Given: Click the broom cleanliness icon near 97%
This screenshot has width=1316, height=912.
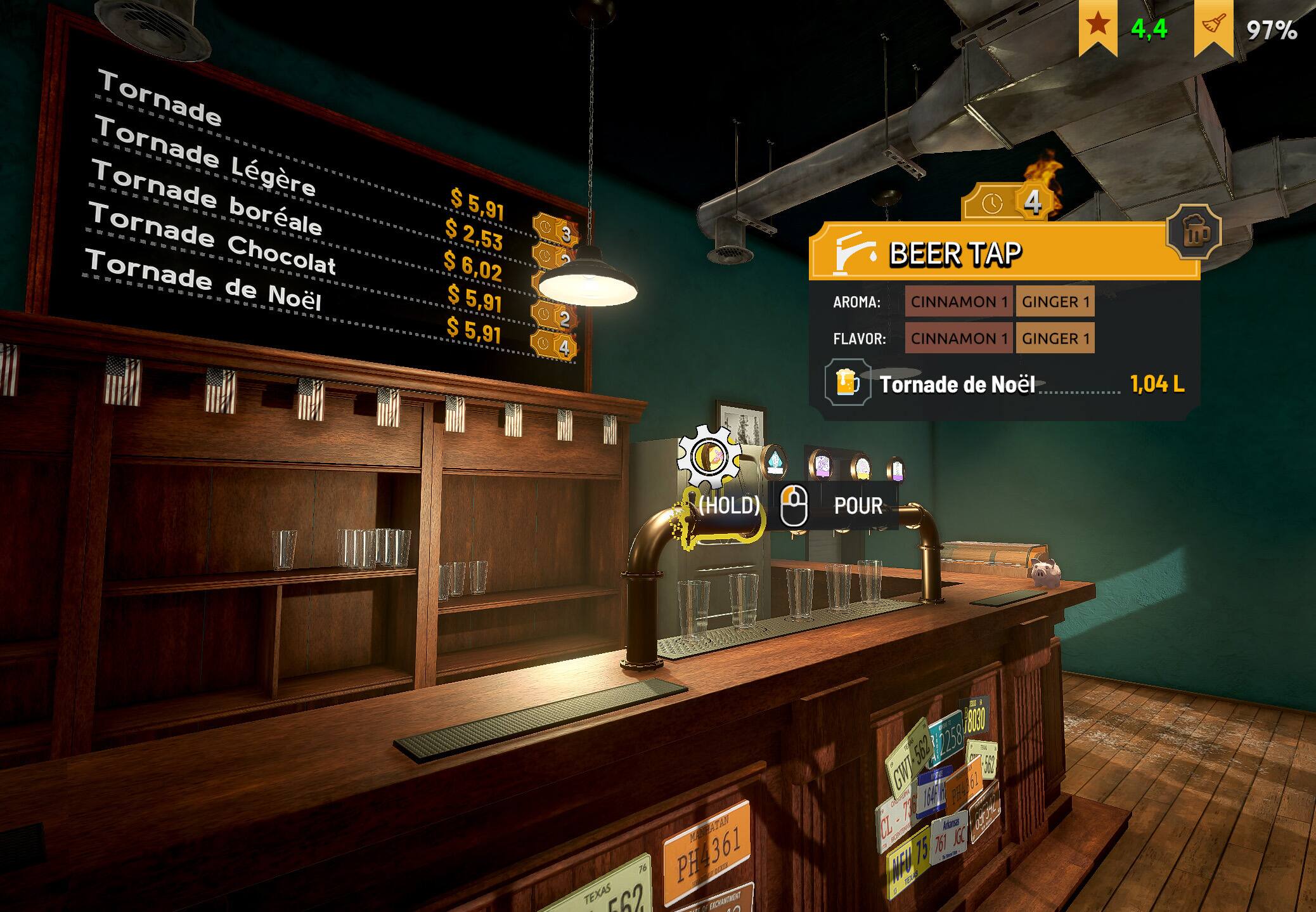Looking at the screenshot, I should point(1214,25).
